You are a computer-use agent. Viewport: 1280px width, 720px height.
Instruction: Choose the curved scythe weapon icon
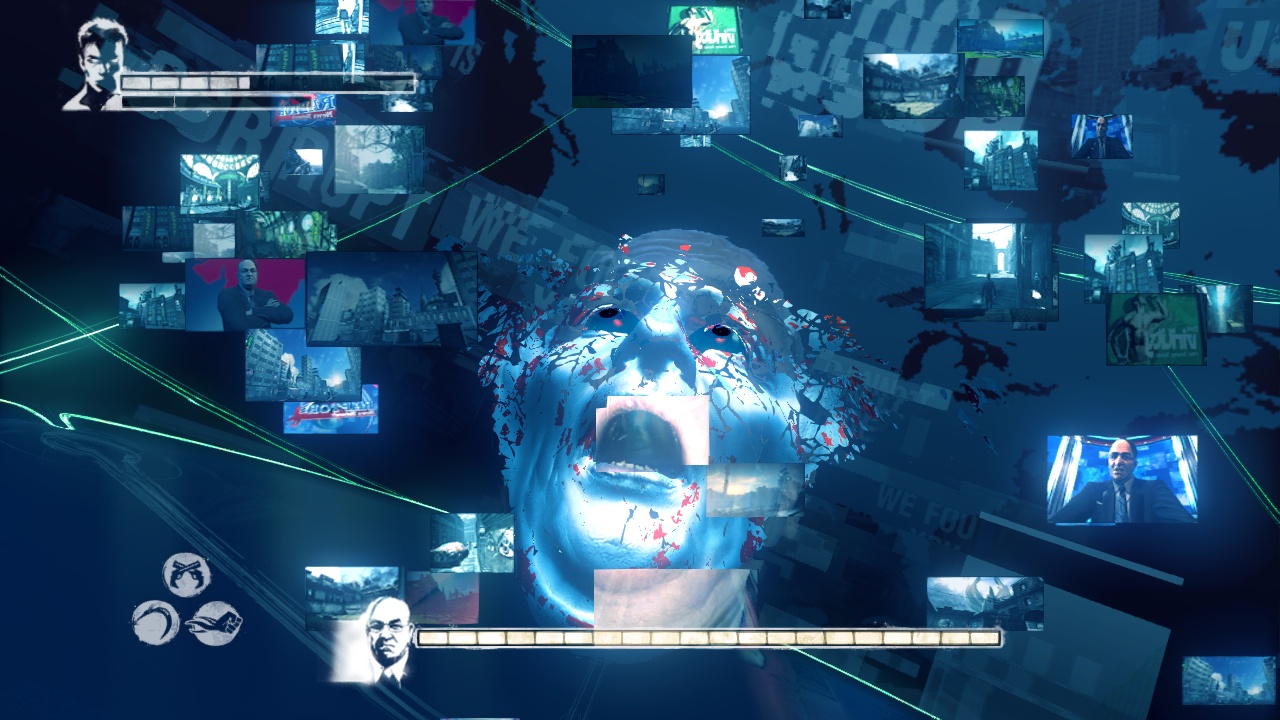pyautogui.click(x=155, y=622)
